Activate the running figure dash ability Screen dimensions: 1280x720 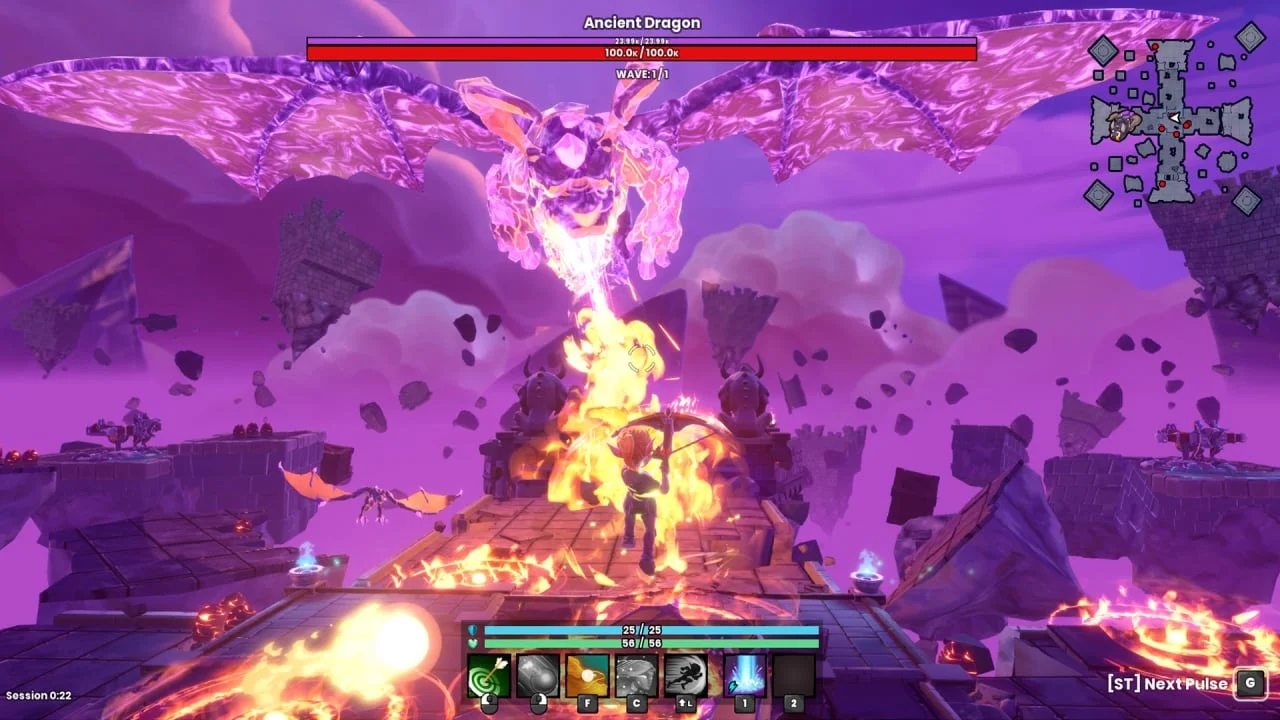pyautogui.click(x=686, y=676)
